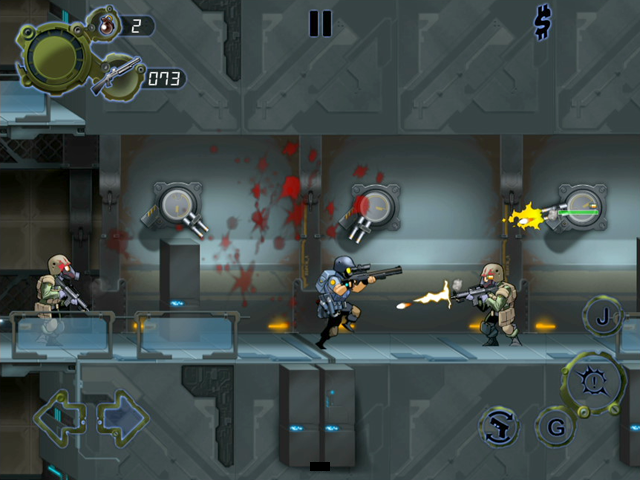The height and width of the screenshot is (480, 640).
Task: Pause the game with the pause button
Action: coord(320,23)
